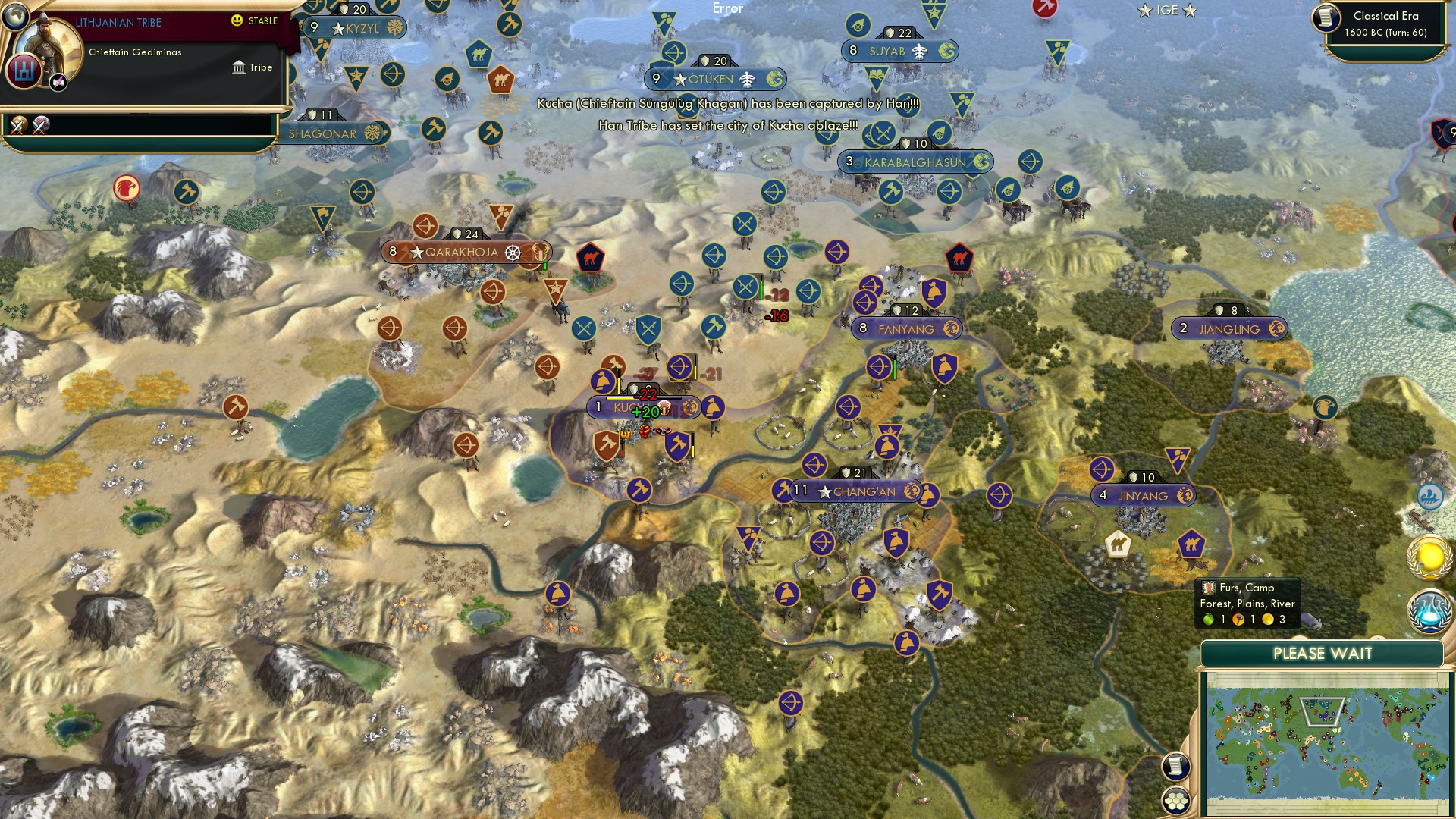This screenshot has width=1456, height=819.
Task: Click the PLEASE WAIT notification banner
Action: click(1324, 652)
